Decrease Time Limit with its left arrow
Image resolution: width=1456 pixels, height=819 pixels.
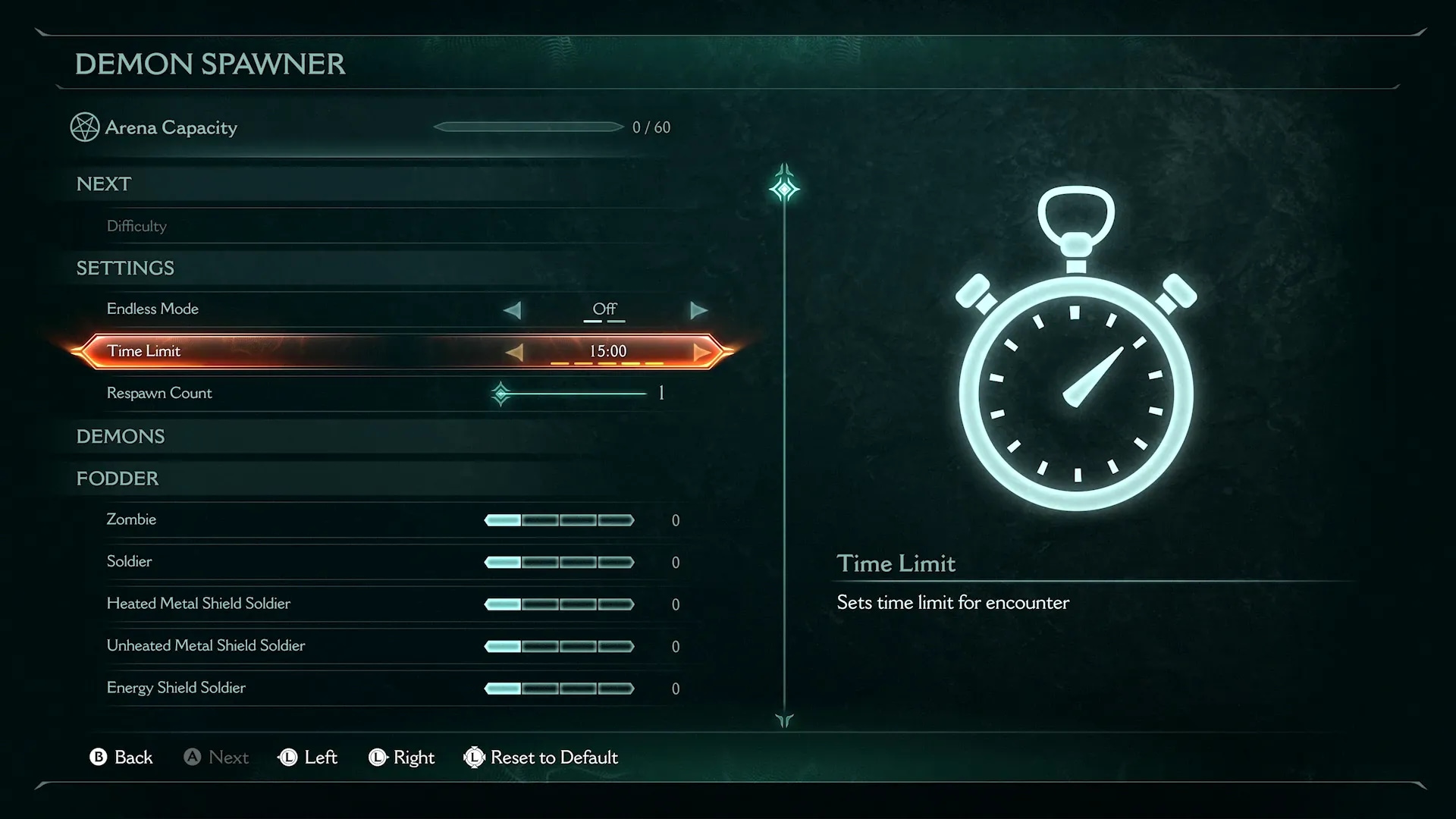[x=515, y=352]
